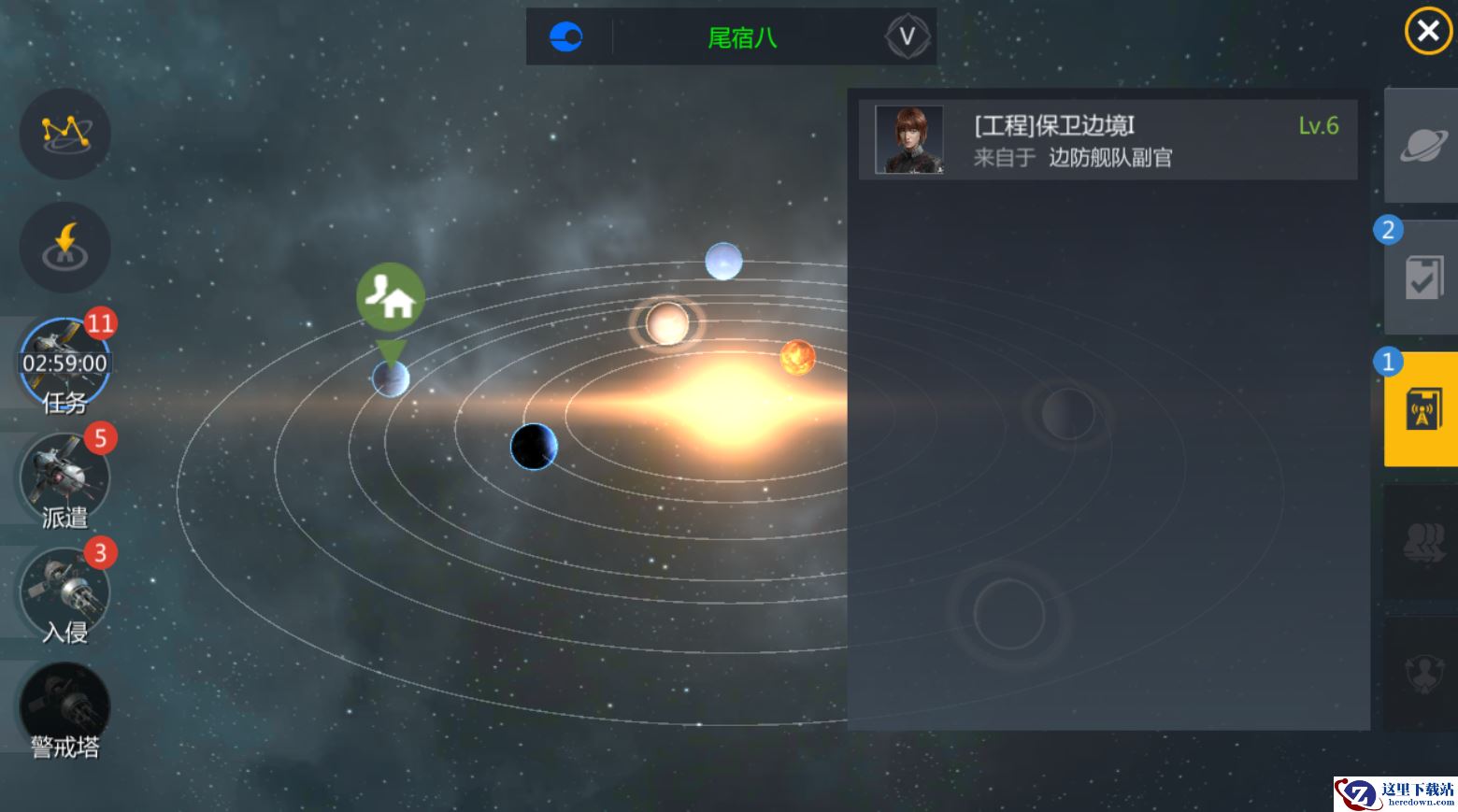Screen dimensions: 1458x812
Task: Select the yellow beacon agent tab
Action: tap(1421, 408)
